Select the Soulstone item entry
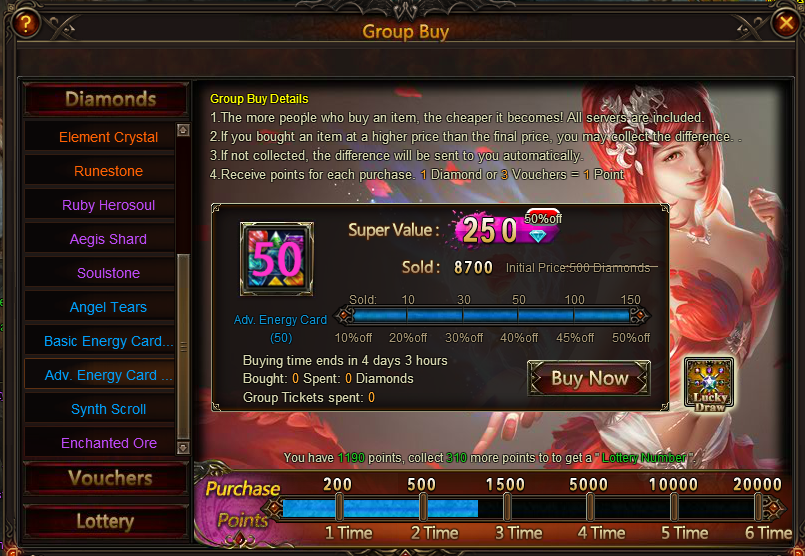The image size is (805, 556). 108,273
